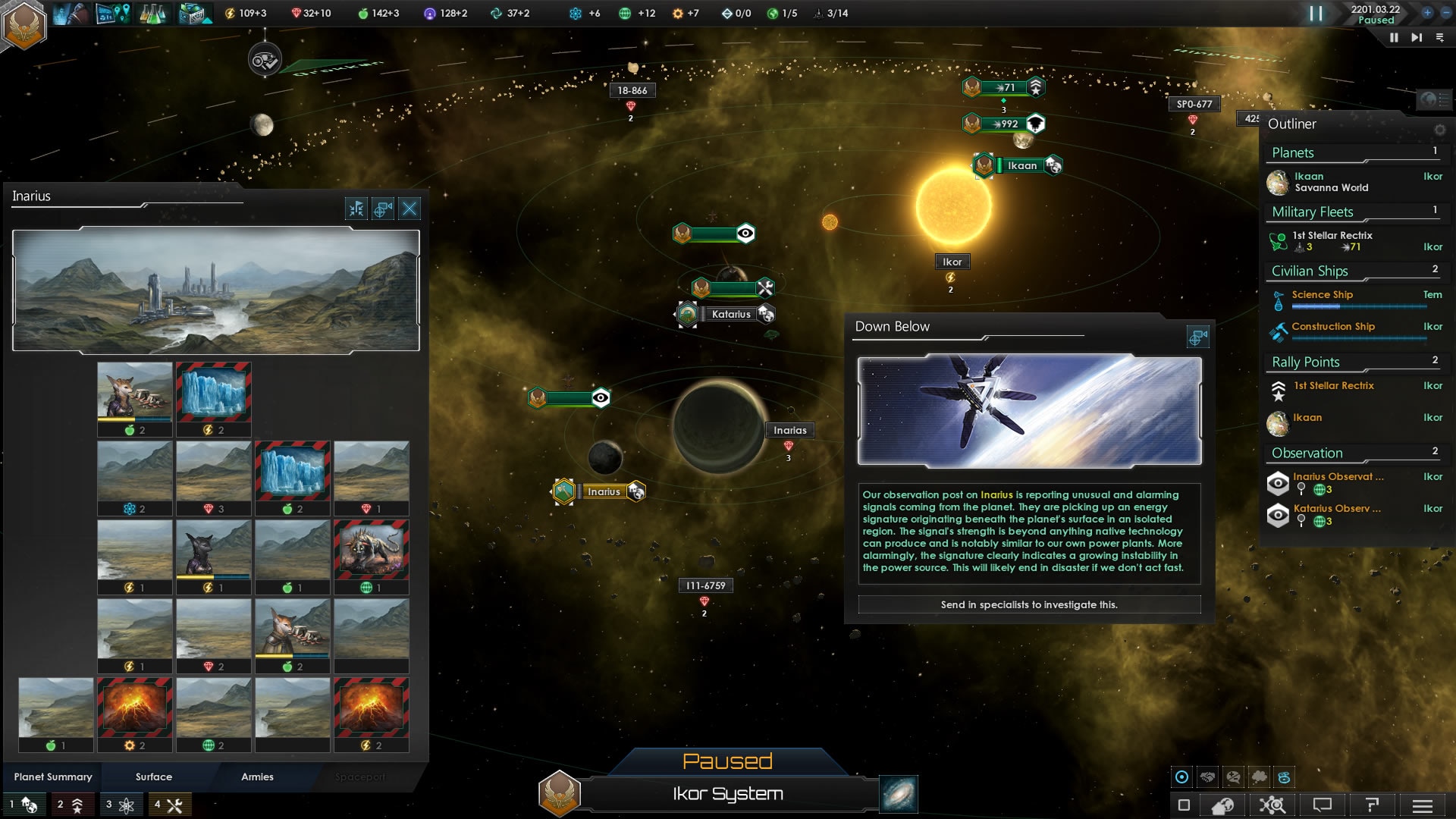Click the Inarius planet nameplate
The height and width of the screenshot is (819, 1456).
pyautogui.click(x=604, y=491)
